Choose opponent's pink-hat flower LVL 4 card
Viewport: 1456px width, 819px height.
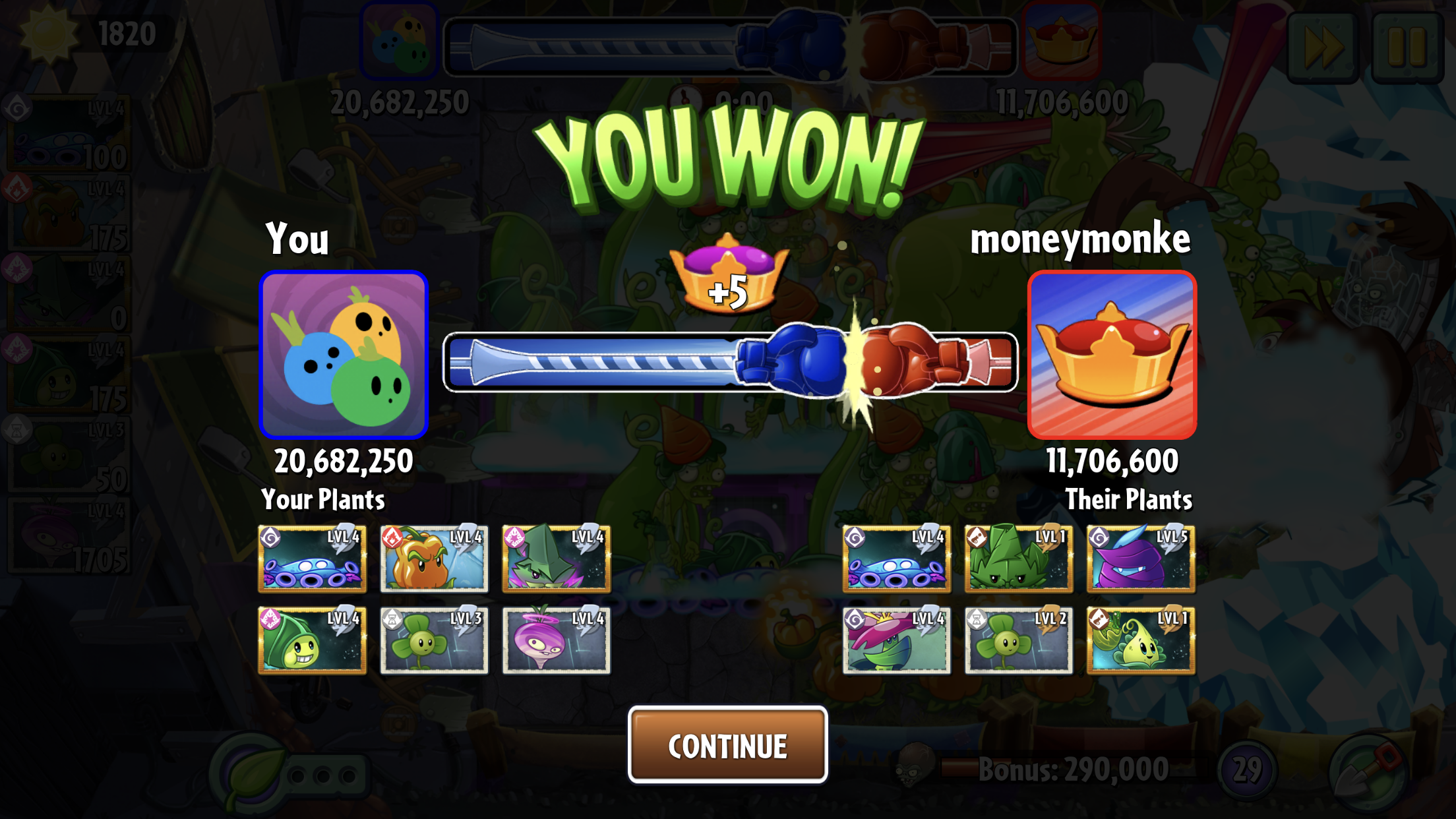[x=896, y=640]
